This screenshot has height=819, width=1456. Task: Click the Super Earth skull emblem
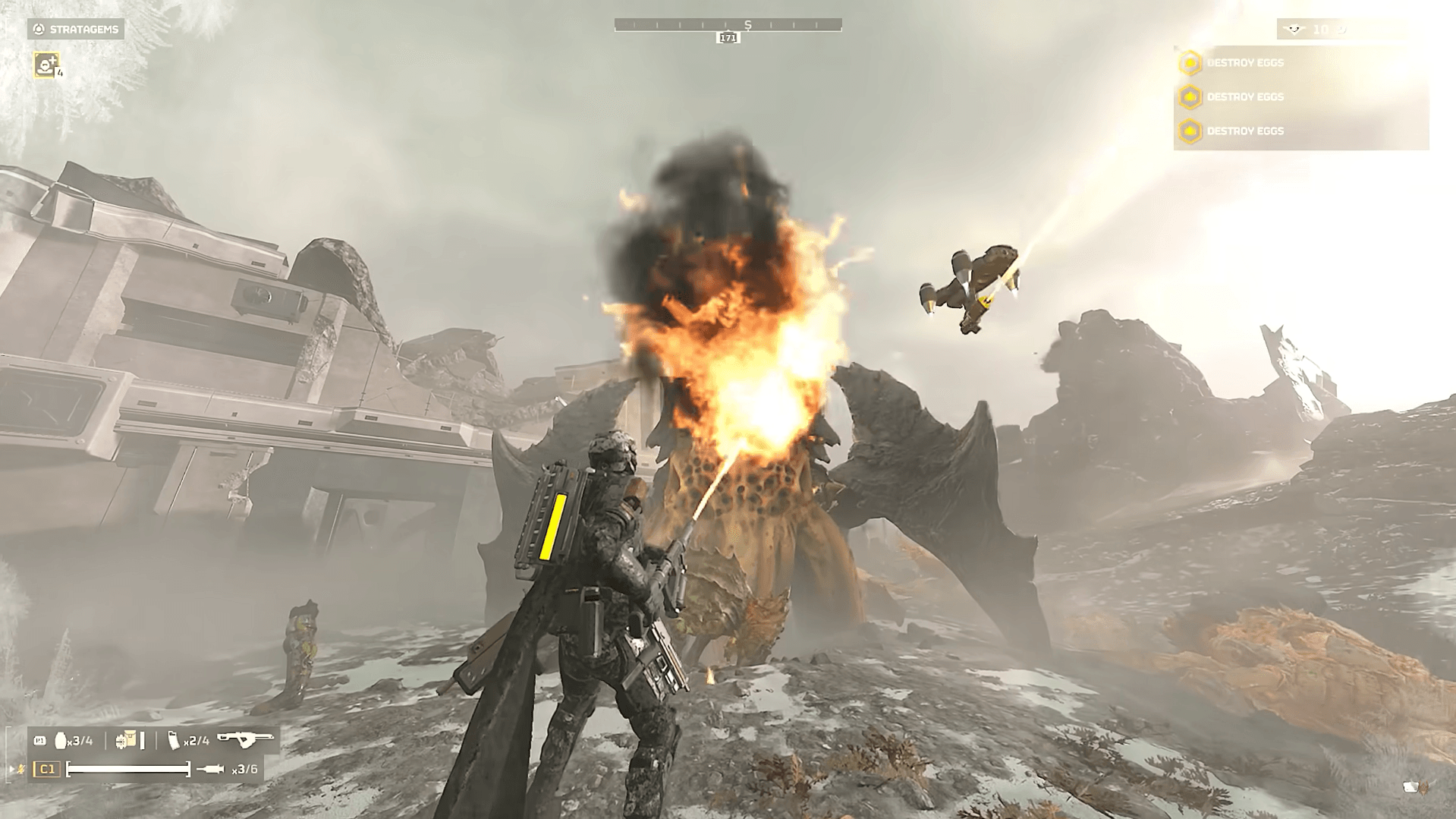(1294, 30)
